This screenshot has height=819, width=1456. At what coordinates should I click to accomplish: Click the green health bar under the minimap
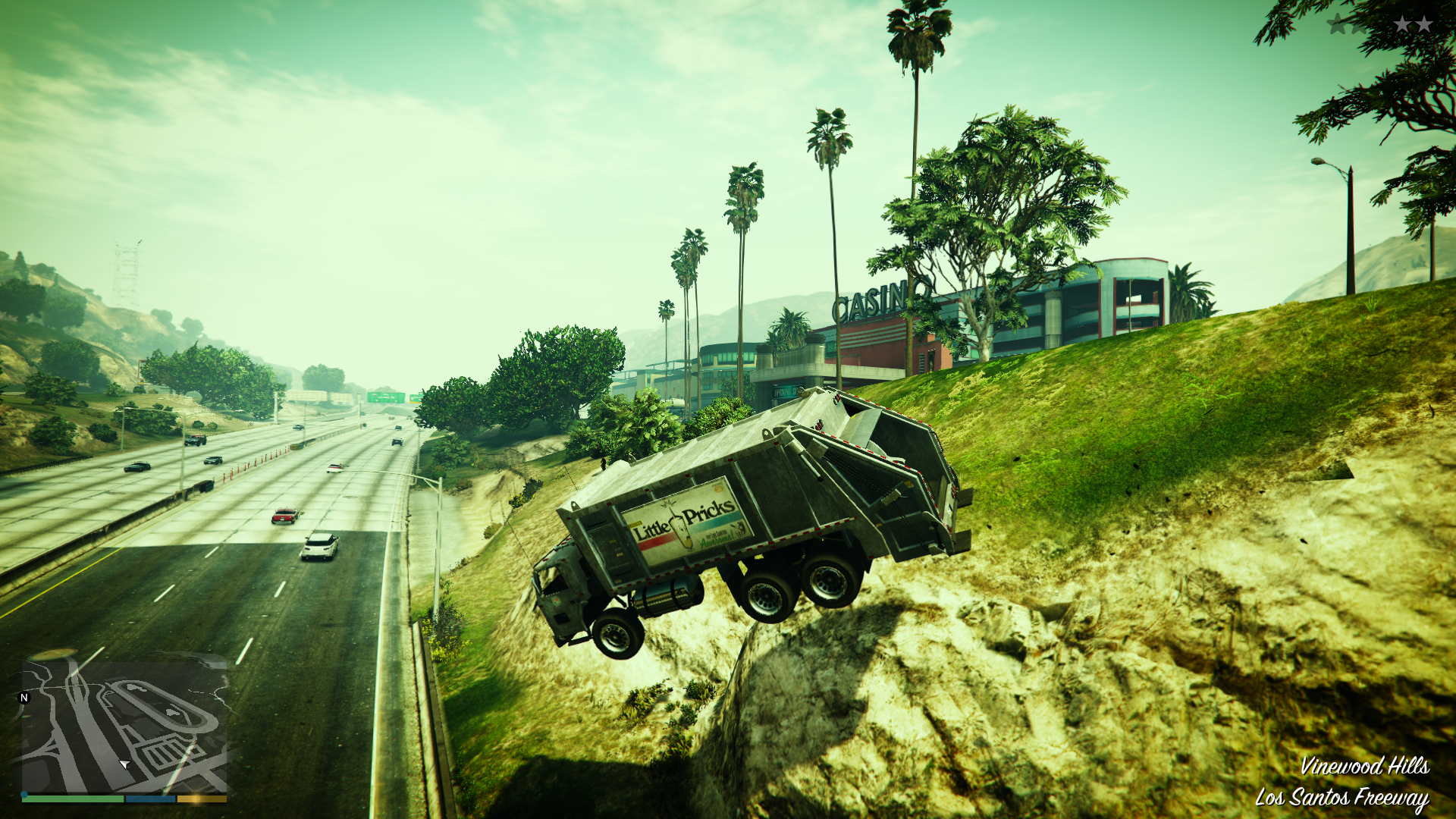[x=73, y=799]
